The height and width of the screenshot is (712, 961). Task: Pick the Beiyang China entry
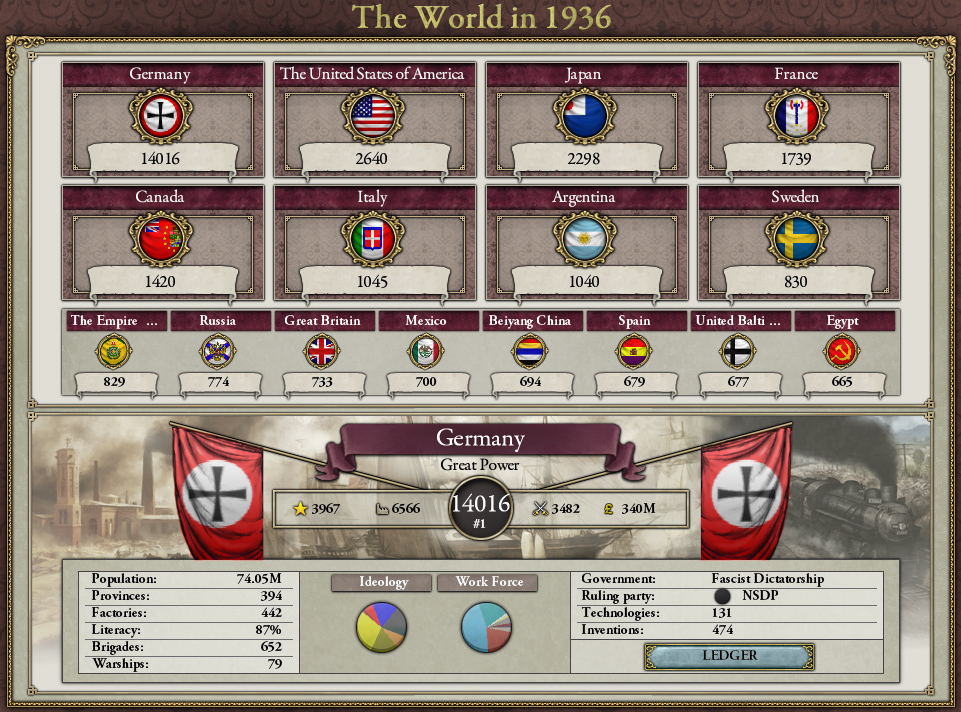click(x=530, y=352)
